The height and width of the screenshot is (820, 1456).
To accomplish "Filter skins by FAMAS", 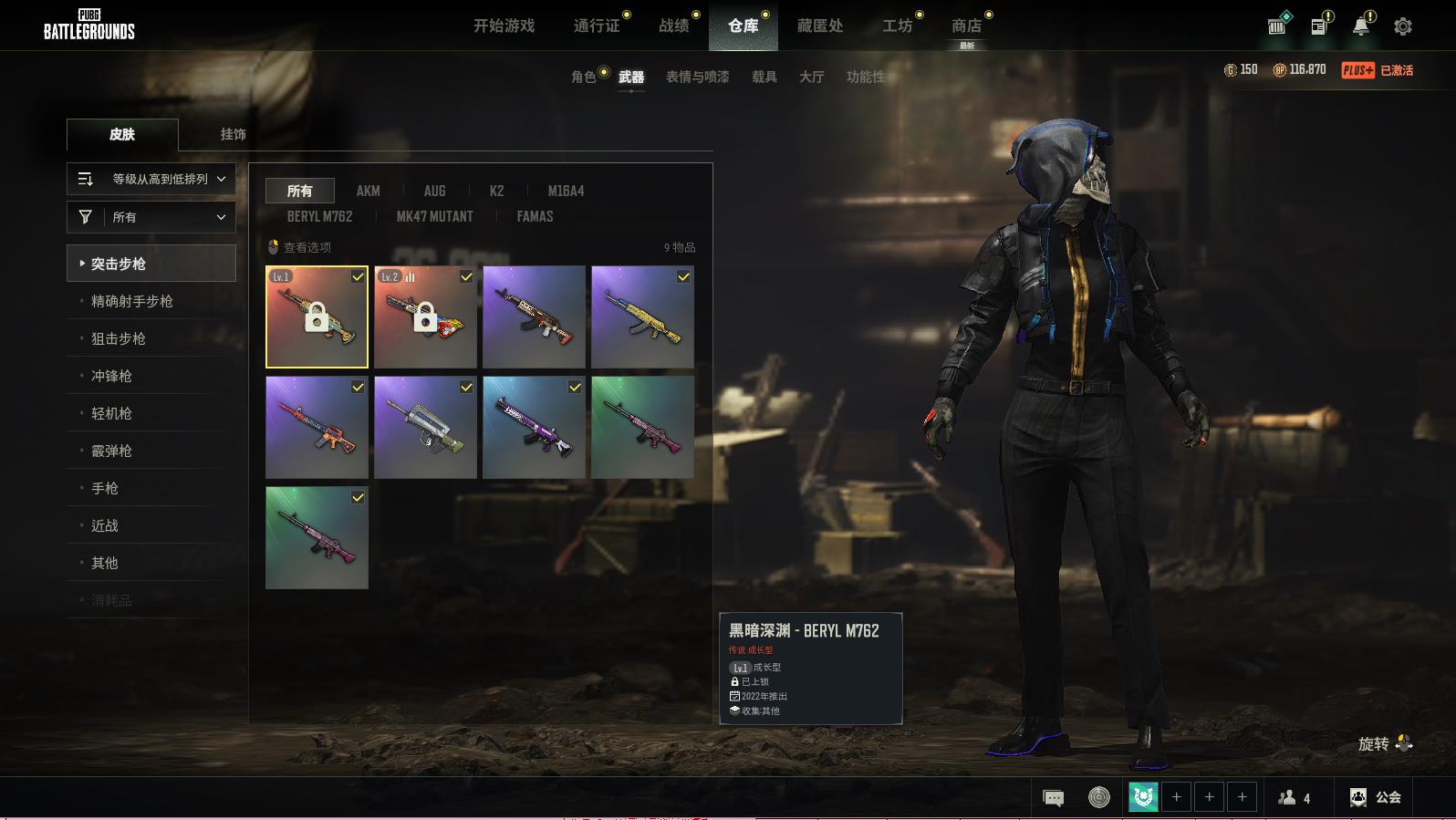I will [x=535, y=216].
